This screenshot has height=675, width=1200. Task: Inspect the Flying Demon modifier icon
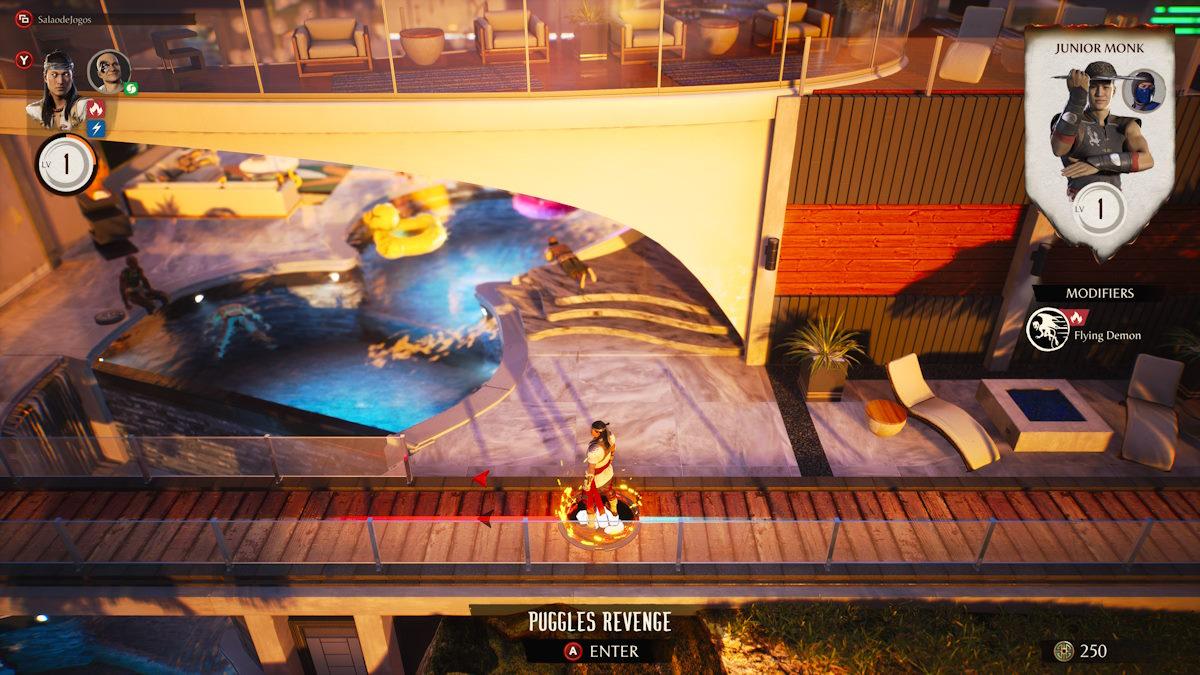1048,329
